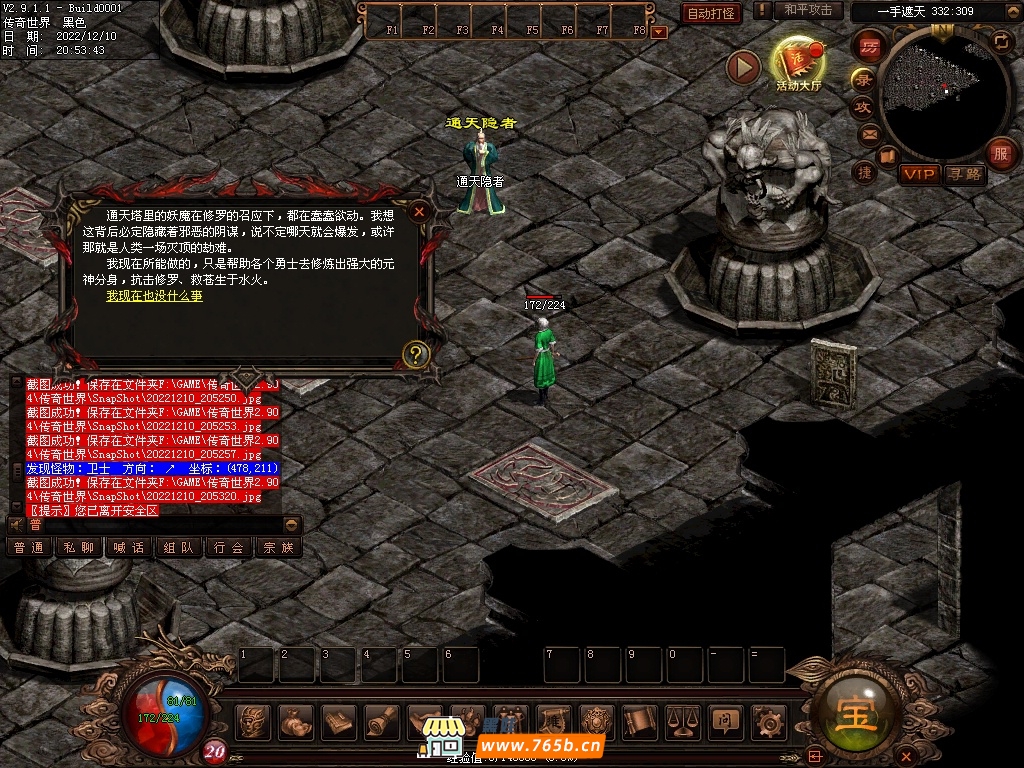This screenshot has width=1024, height=768.
Task: Click the round play arrow button
Action: 743,67
